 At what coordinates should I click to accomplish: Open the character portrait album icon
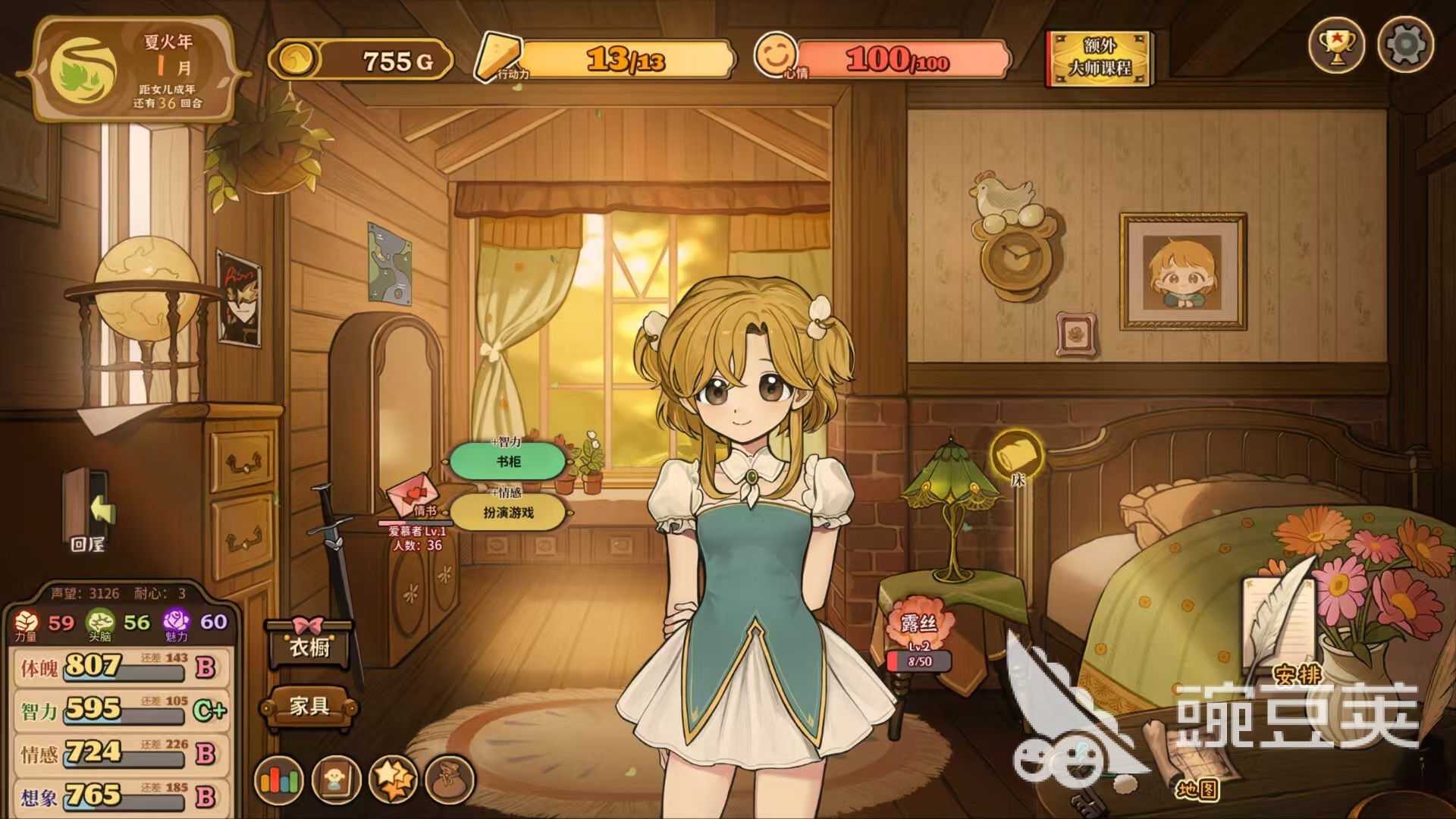pos(336,779)
